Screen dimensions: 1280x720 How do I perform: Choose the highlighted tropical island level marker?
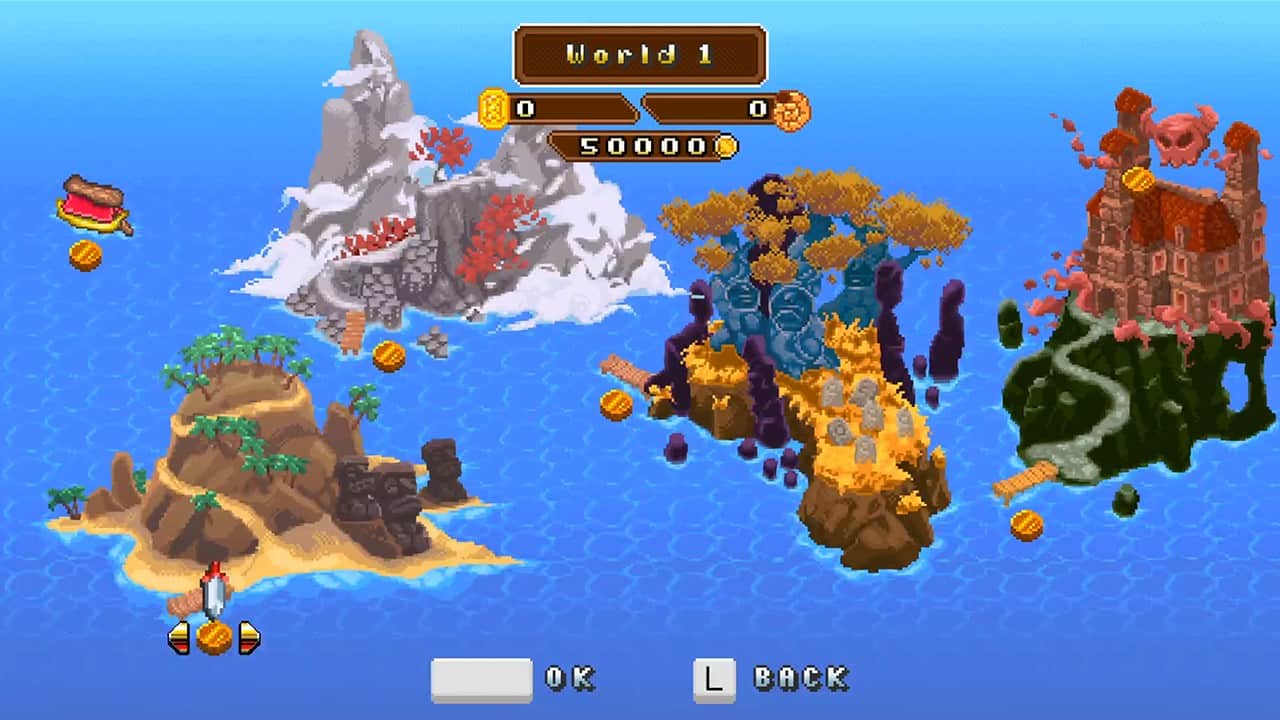coord(214,637)
